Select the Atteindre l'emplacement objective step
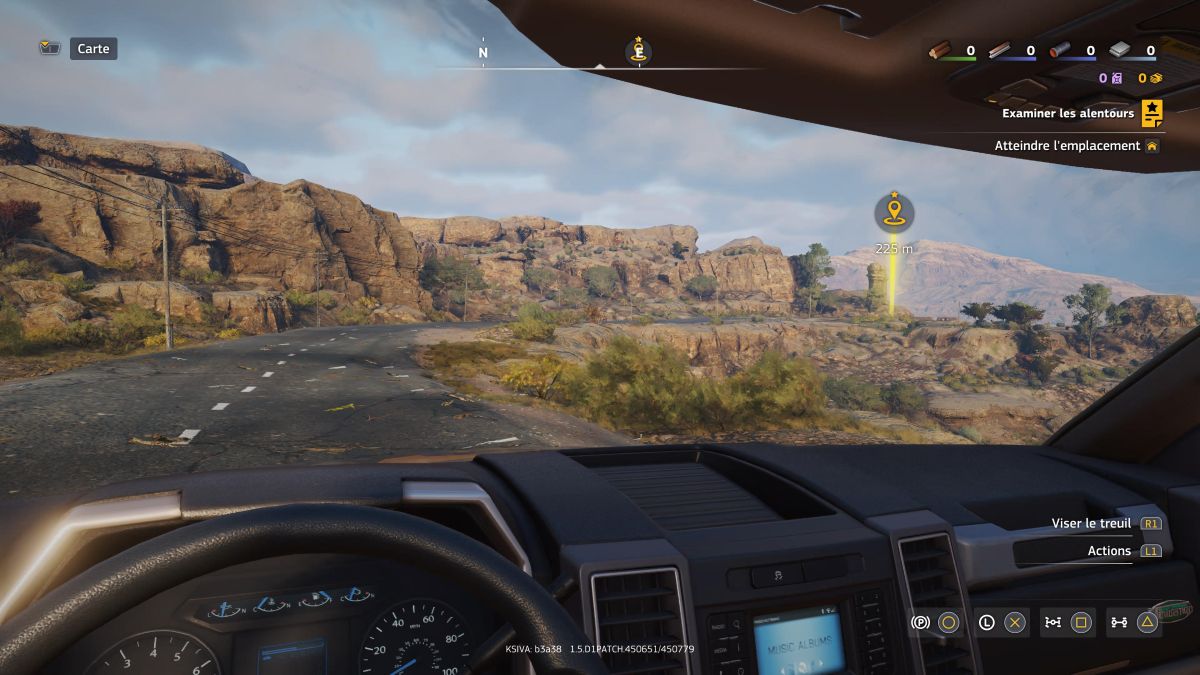Viewport: 1200px width, 675px height. [1067, 146]
